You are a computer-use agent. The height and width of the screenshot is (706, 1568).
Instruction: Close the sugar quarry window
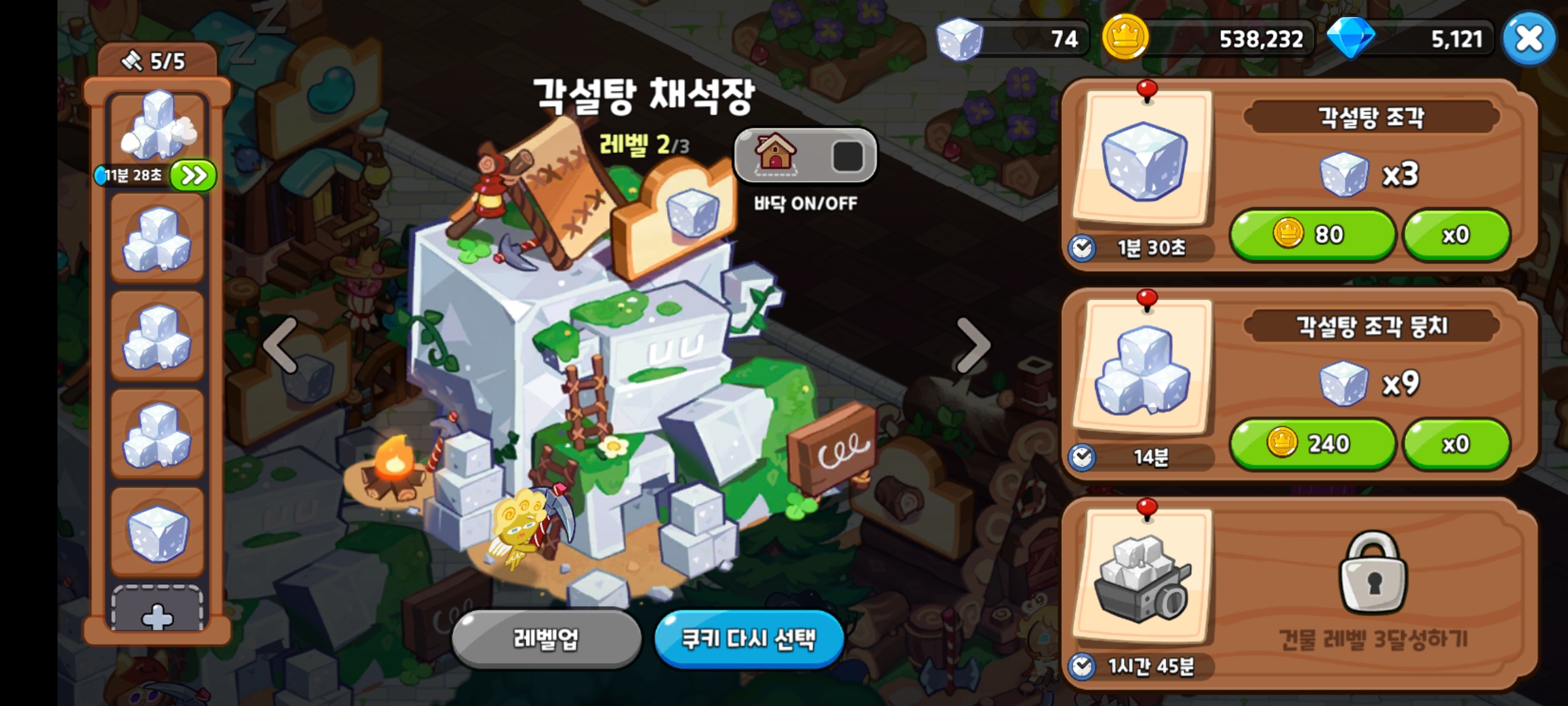point(1528,39)
